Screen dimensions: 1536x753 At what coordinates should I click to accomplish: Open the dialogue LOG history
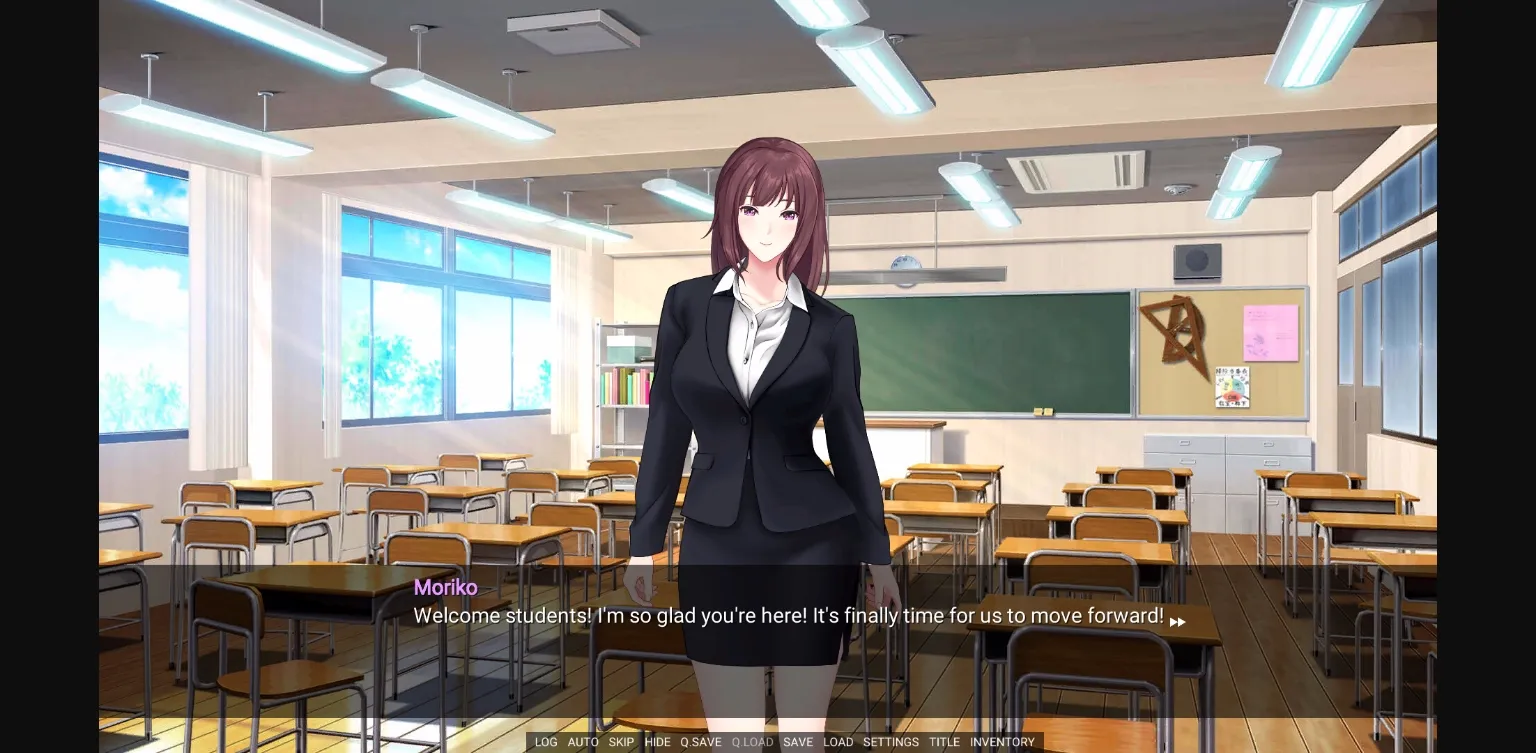[x=545, y=742]
